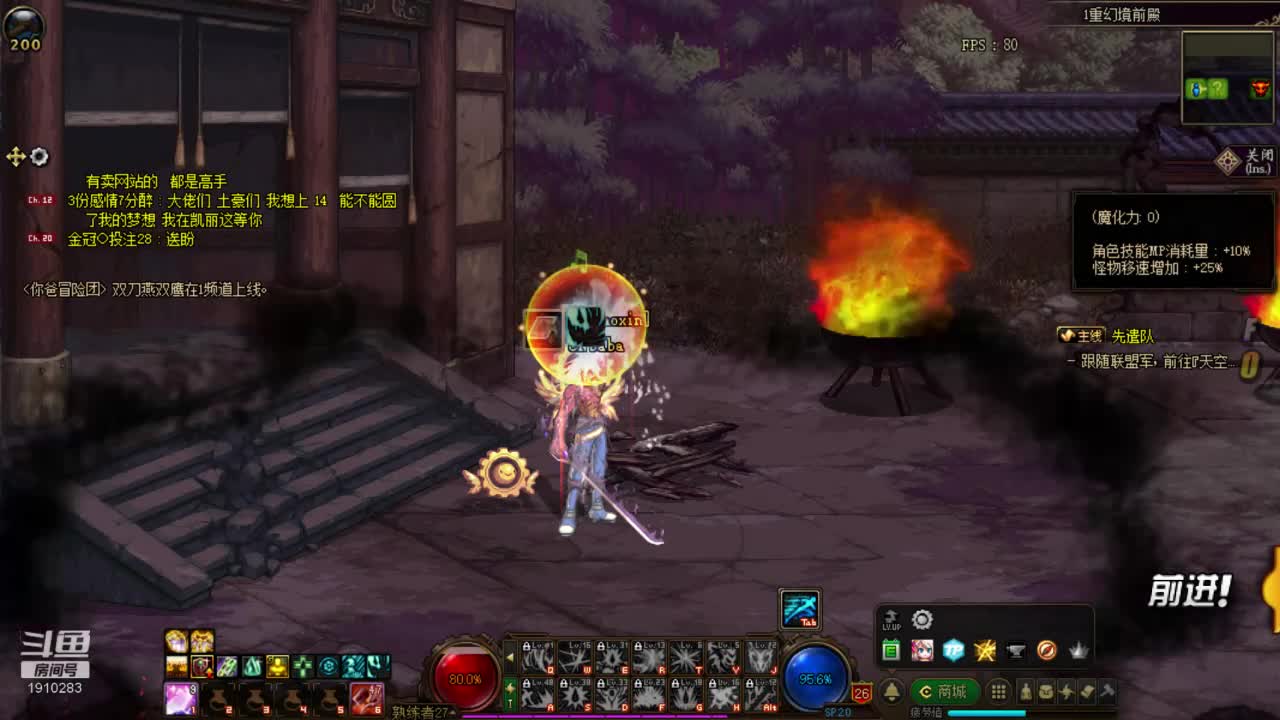Select the pink-haired character portrait icon
The image size is (1280, 720).
(x=922, y=651)
